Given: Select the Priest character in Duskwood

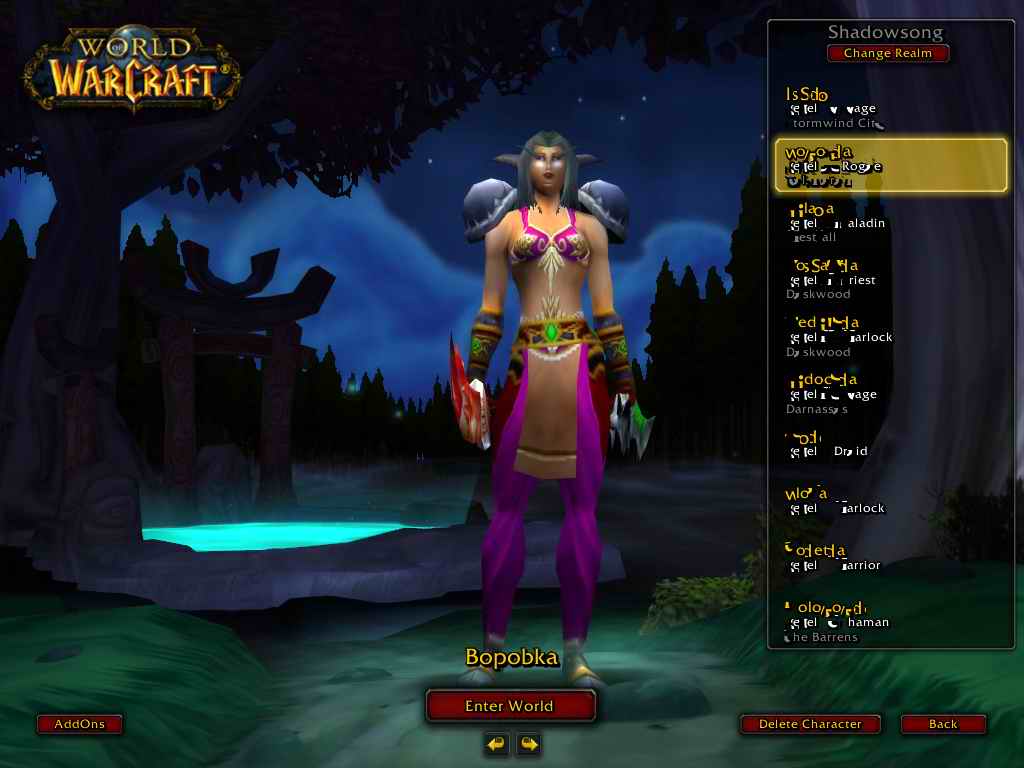Looking at the screenshot, I should pyautogui.click(x=890, y=280).
